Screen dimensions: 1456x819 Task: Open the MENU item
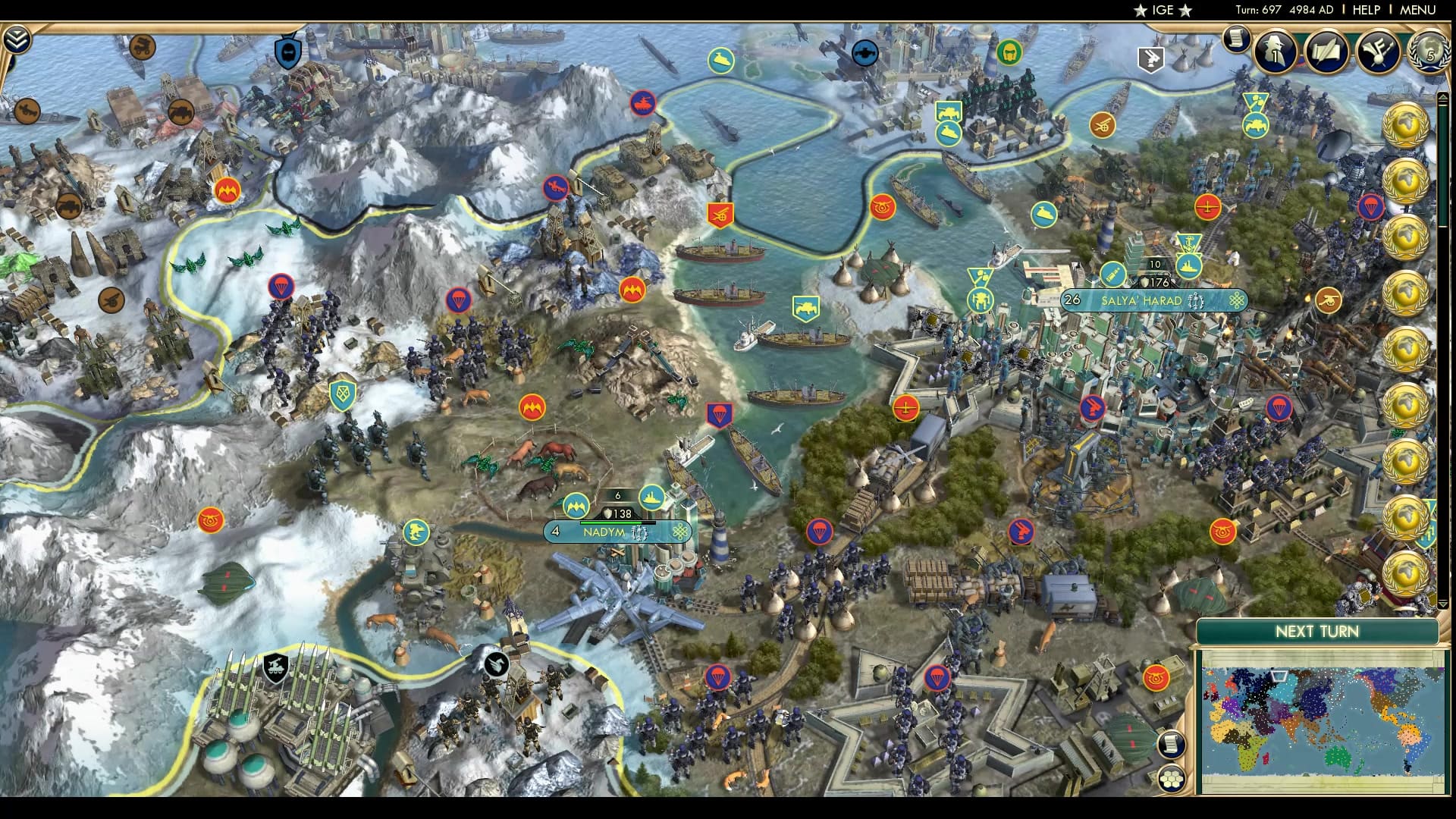1425,9
